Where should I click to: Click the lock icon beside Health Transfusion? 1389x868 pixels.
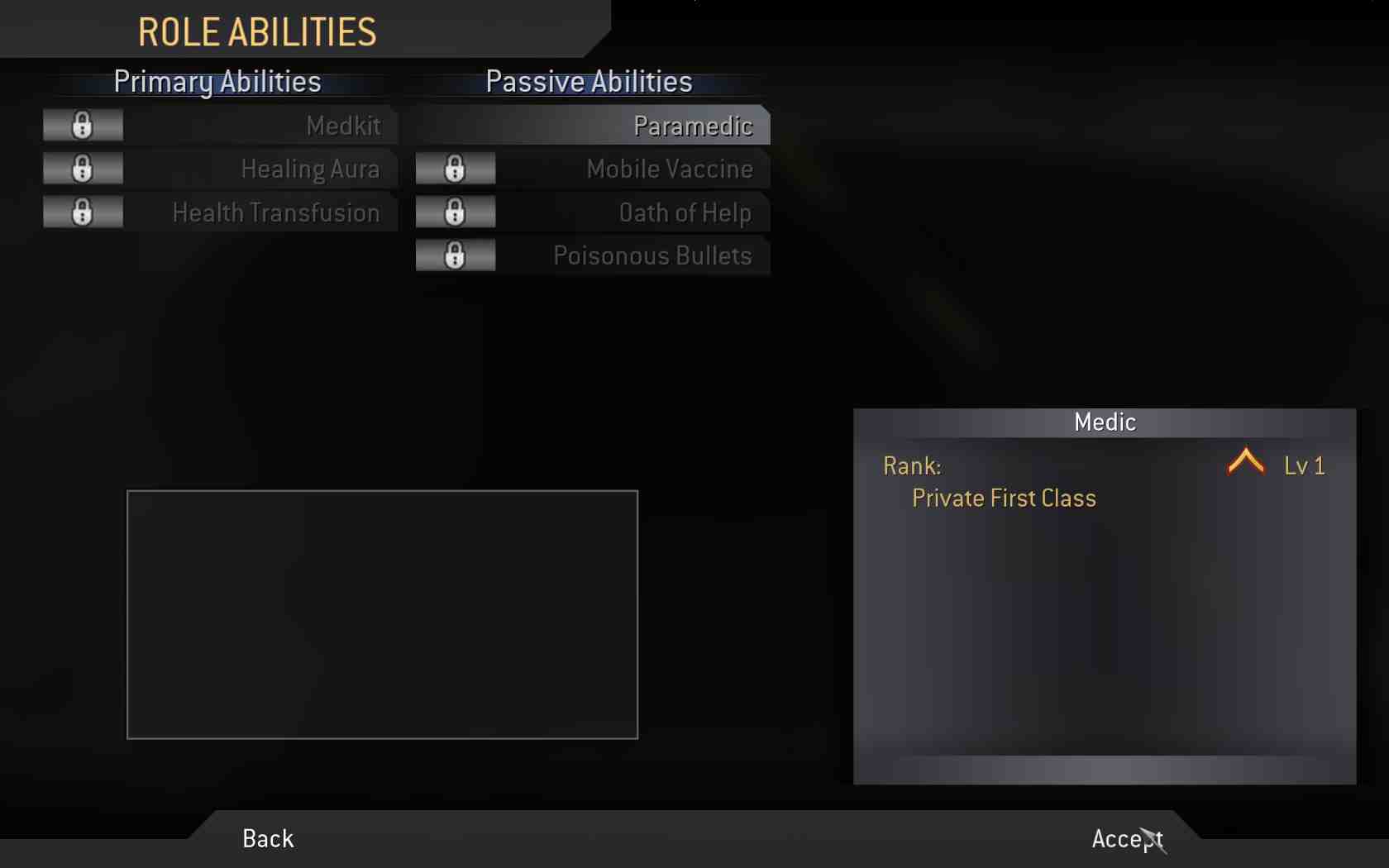pos(82,212)
